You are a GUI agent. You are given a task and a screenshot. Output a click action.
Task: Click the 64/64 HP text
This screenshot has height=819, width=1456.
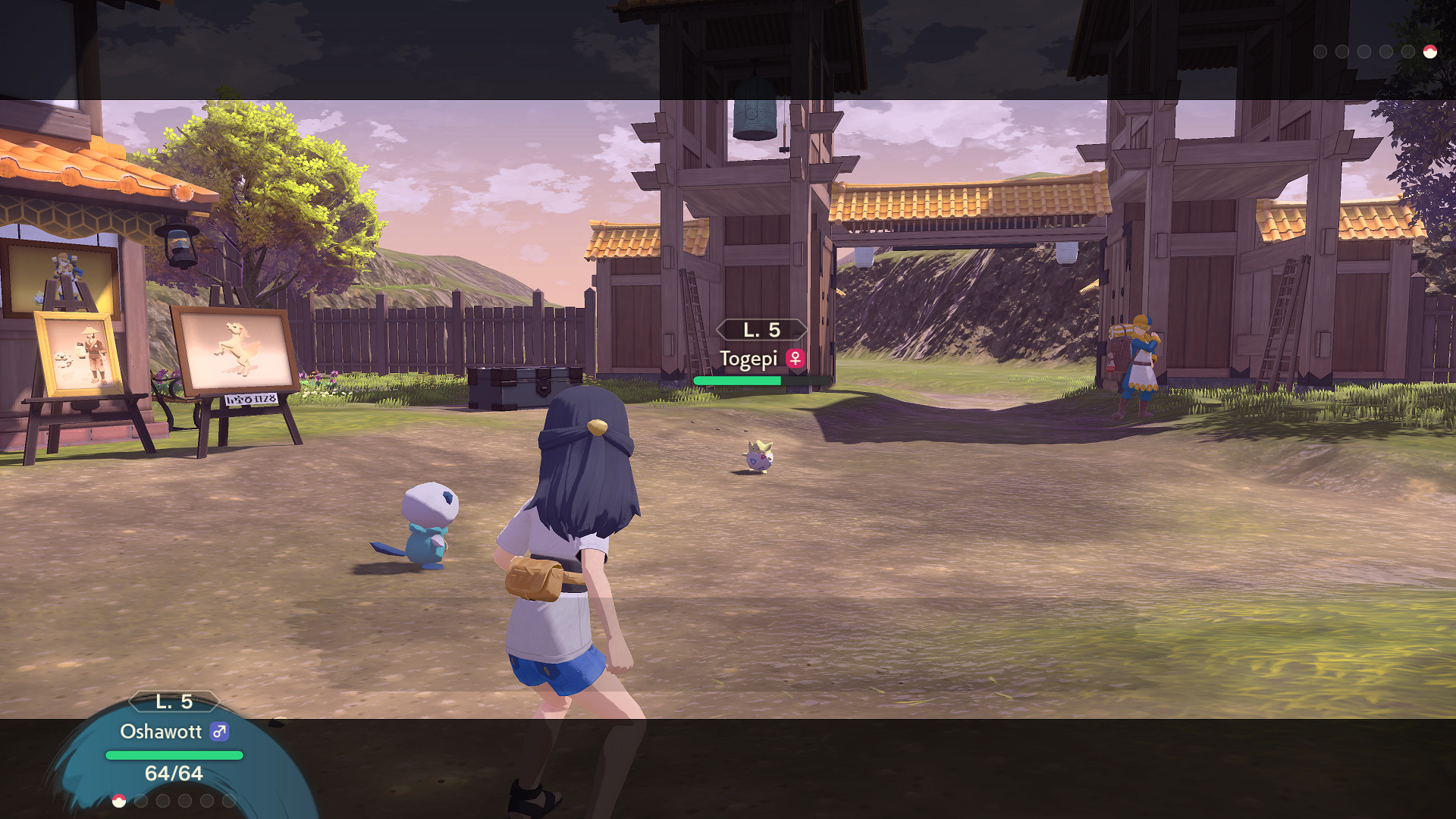[x=173, y=773]
